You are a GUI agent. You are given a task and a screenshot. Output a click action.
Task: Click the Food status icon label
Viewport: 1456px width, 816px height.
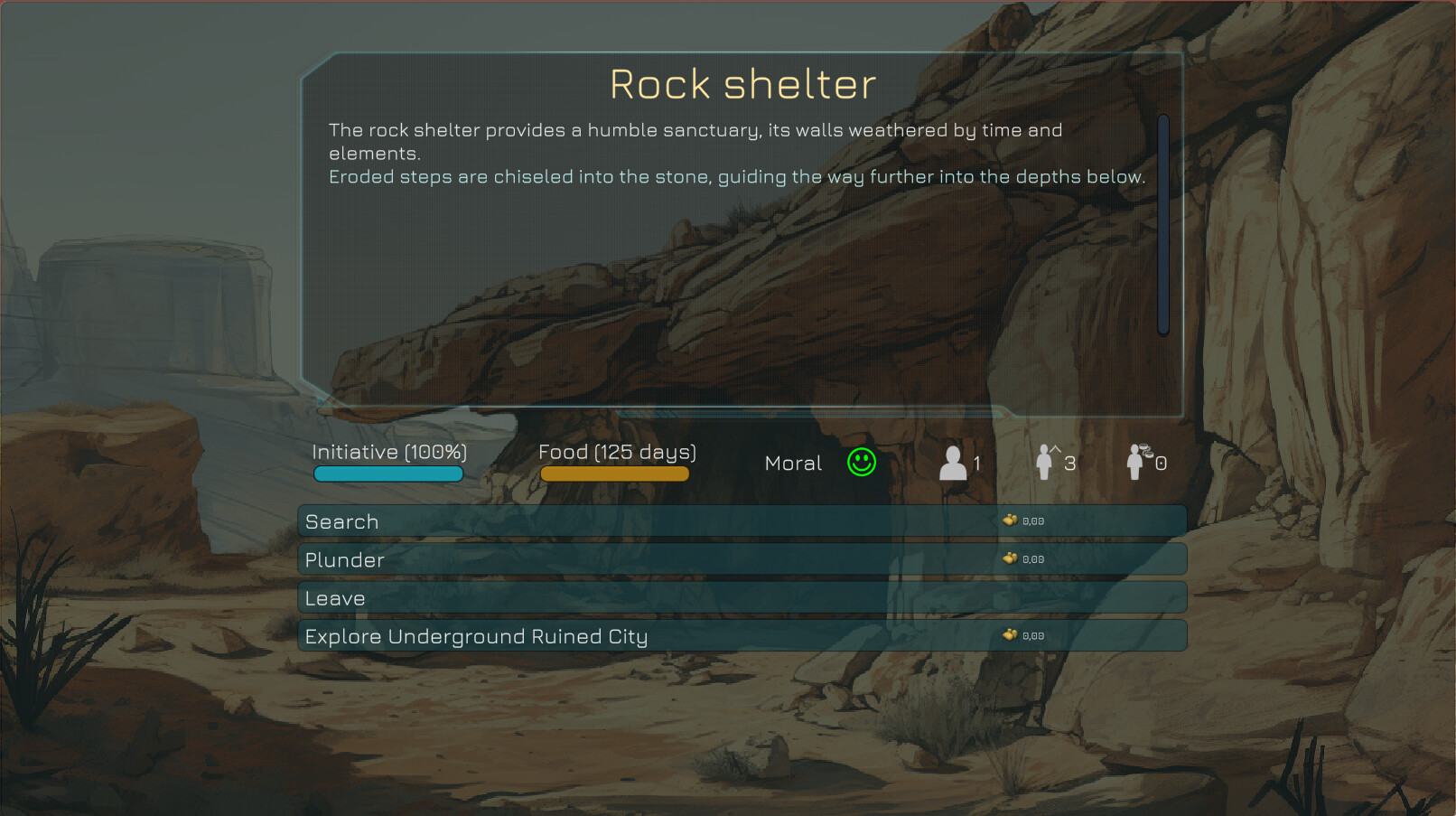click(x=618, y=452)
